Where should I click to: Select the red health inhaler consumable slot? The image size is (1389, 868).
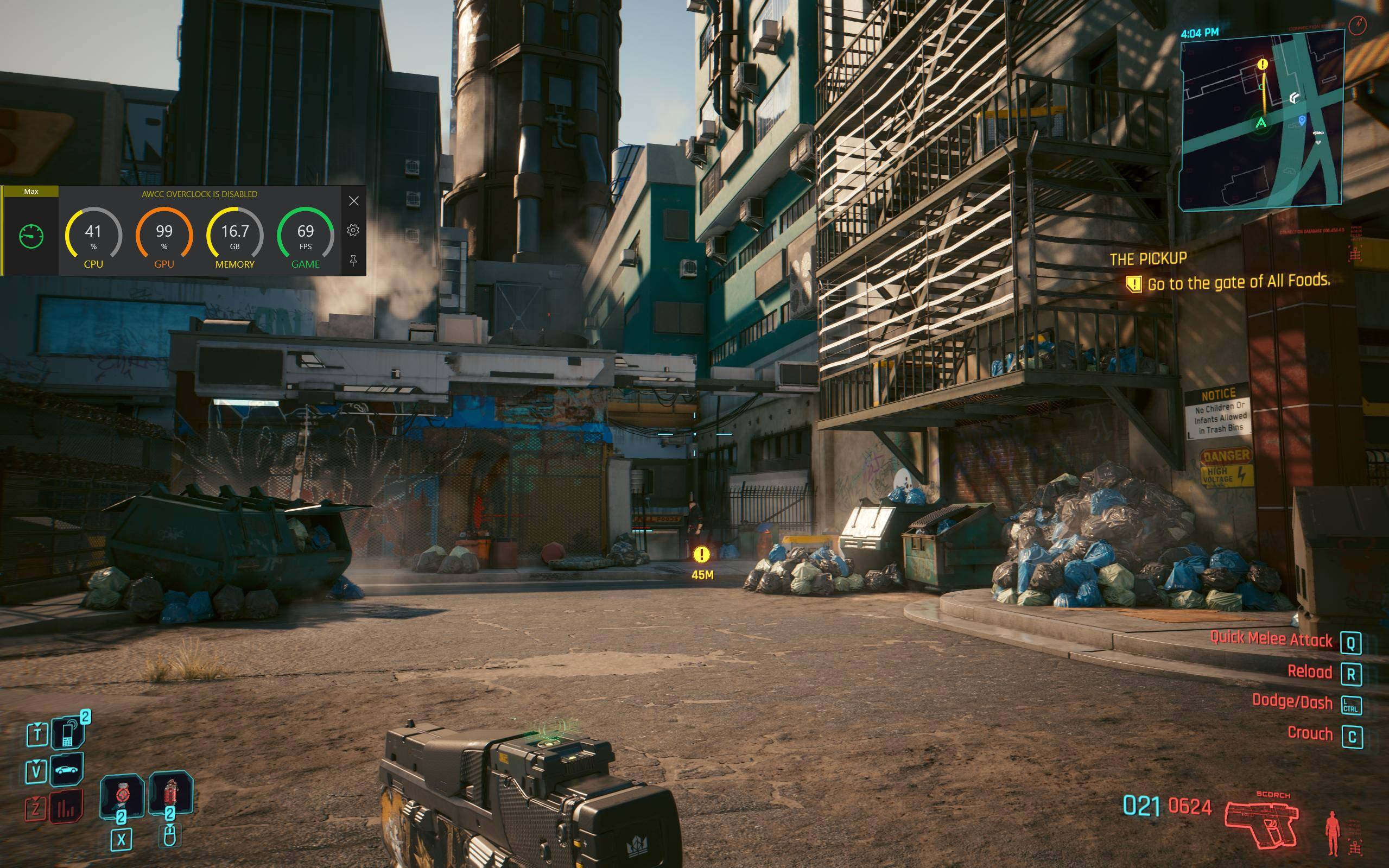[x=122, y=796]
